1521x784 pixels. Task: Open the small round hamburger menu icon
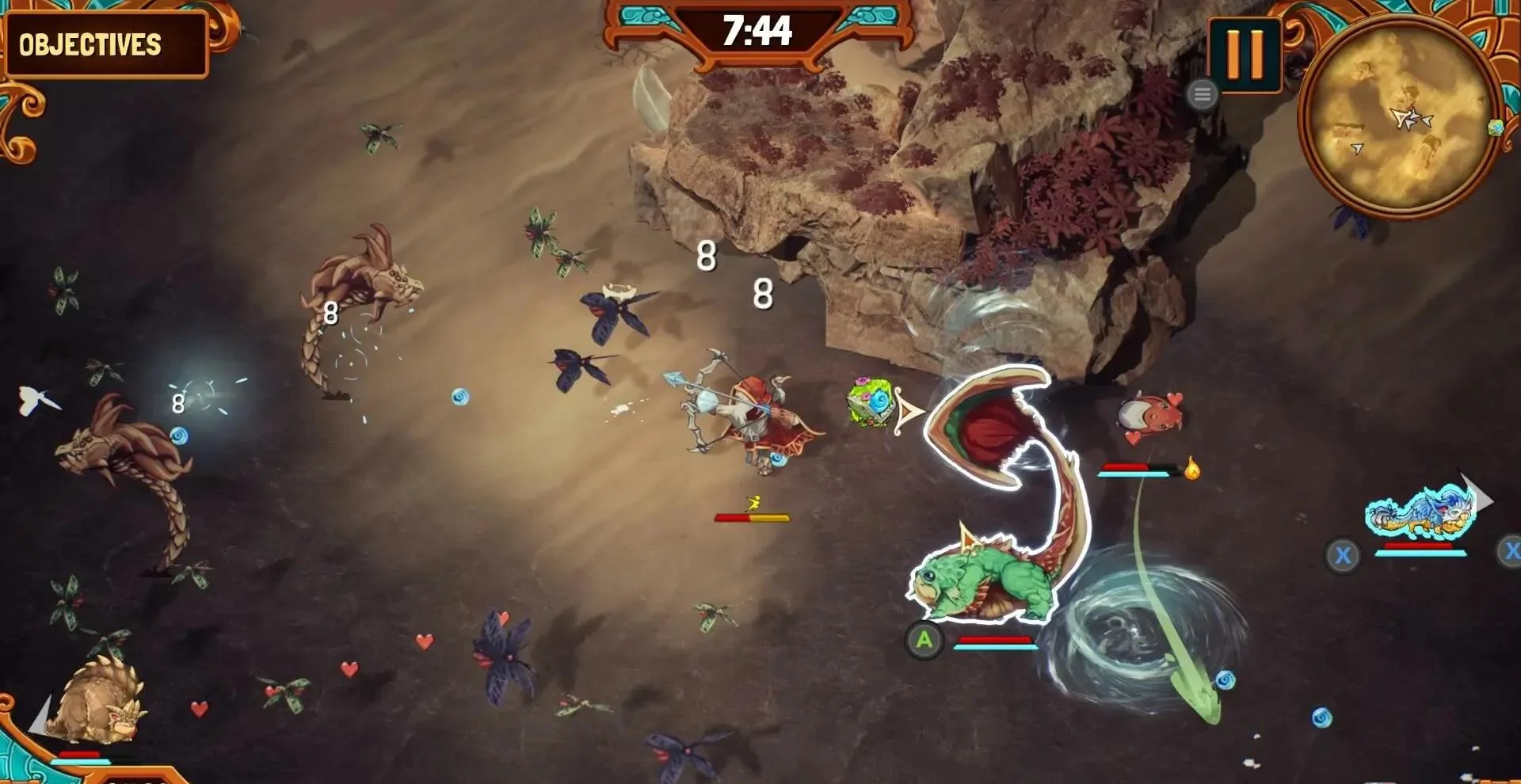pyautogui.click(x=1202, y=95)
